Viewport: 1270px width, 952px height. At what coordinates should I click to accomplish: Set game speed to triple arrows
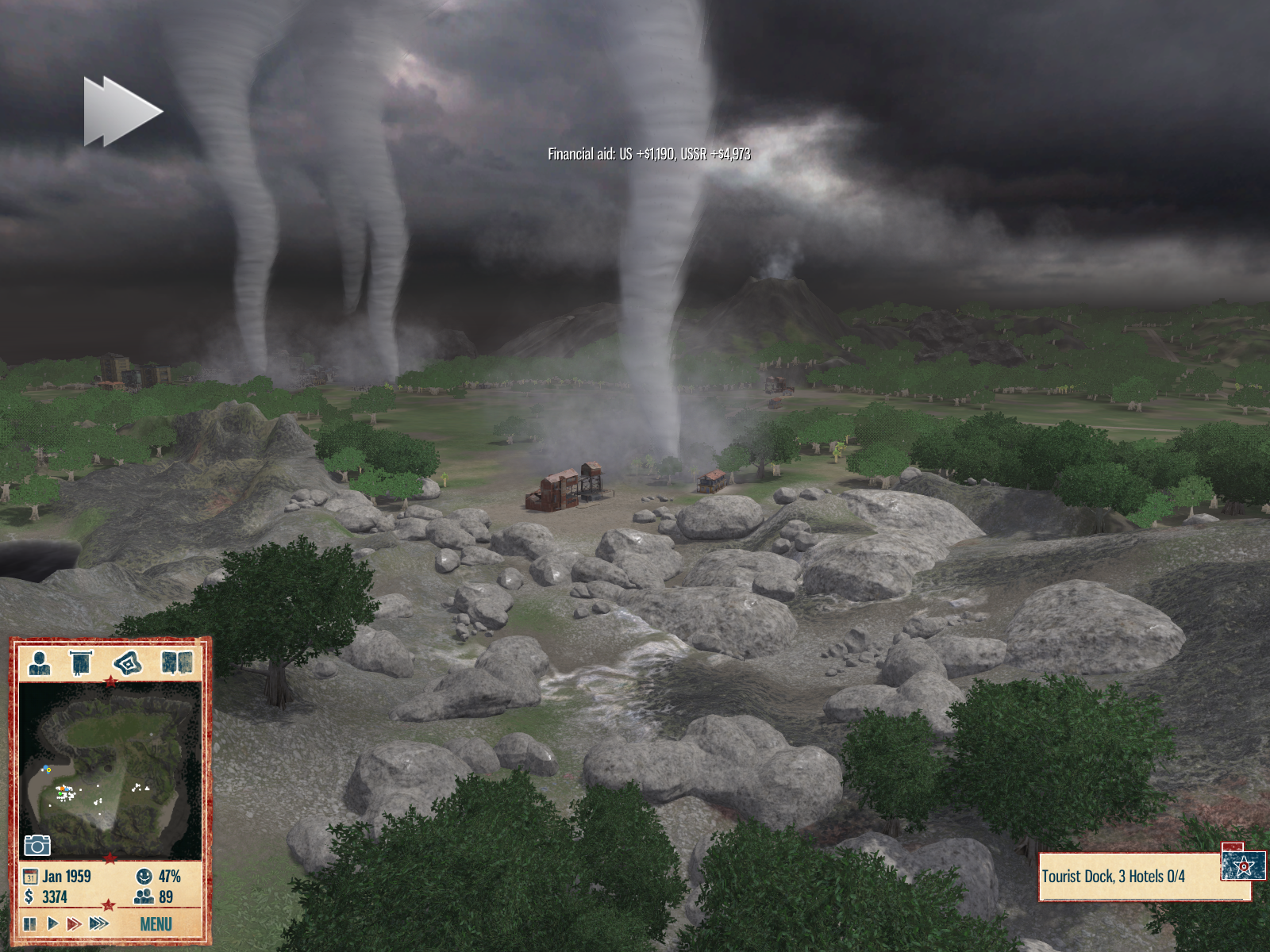pos(99,923)
